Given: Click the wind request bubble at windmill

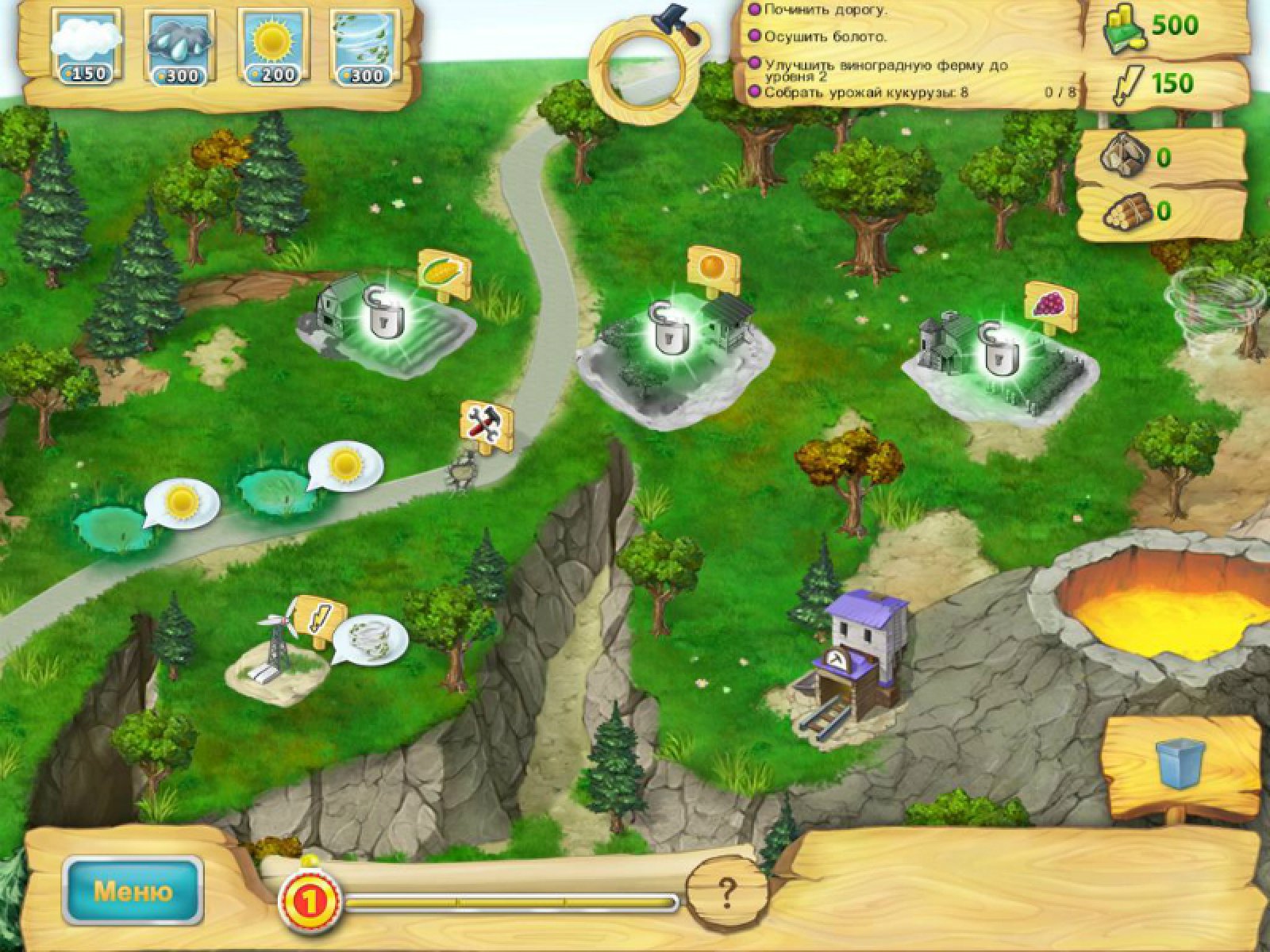Looking at the screenshot, I should [x=370, y=638].
